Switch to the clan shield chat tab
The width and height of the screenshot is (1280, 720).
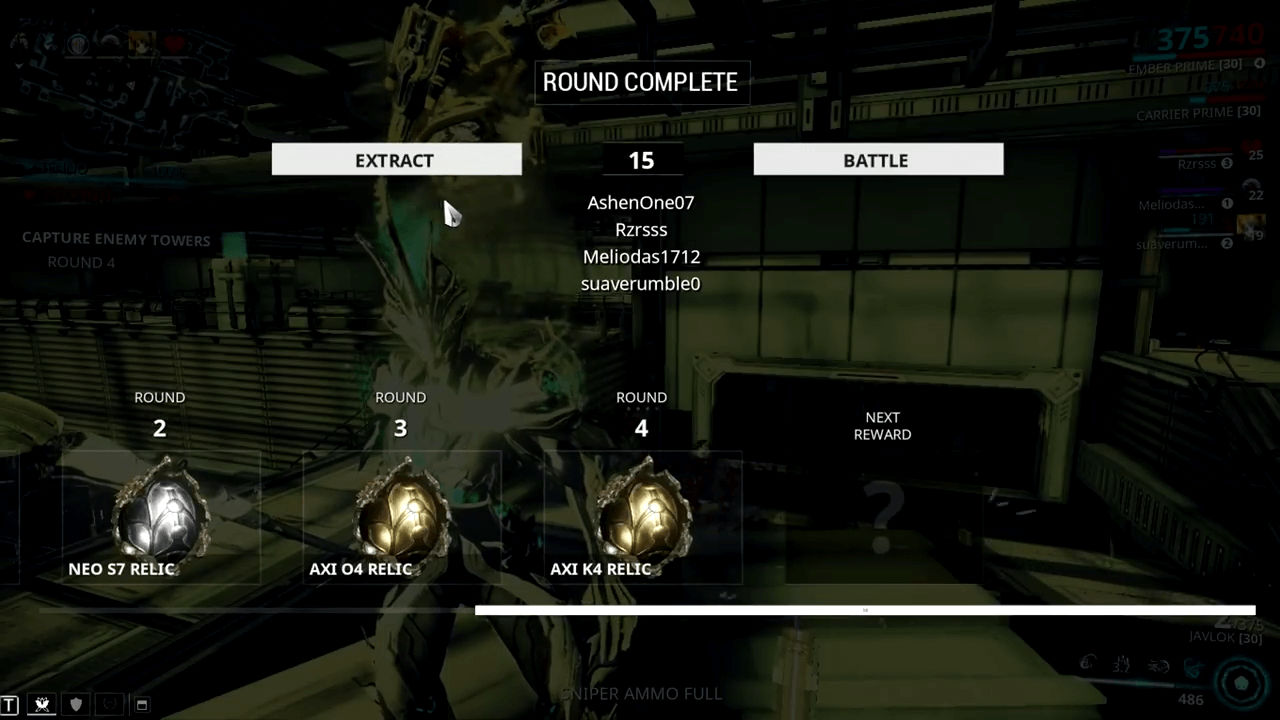[76, 704]
